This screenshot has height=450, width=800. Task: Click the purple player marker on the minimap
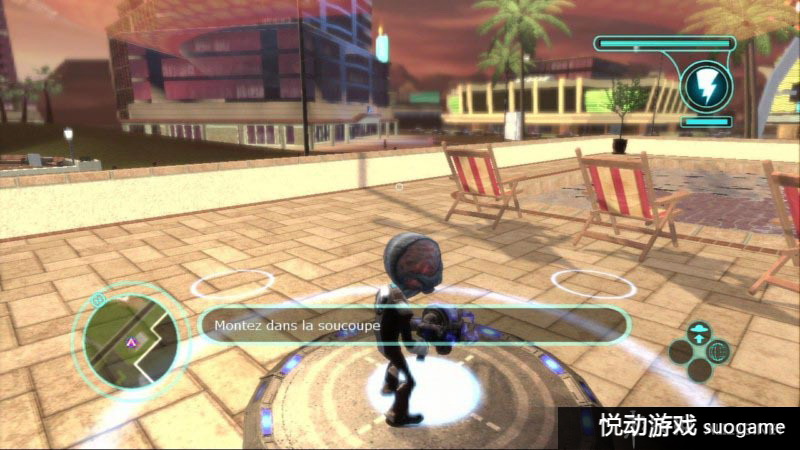pos(130,343)
